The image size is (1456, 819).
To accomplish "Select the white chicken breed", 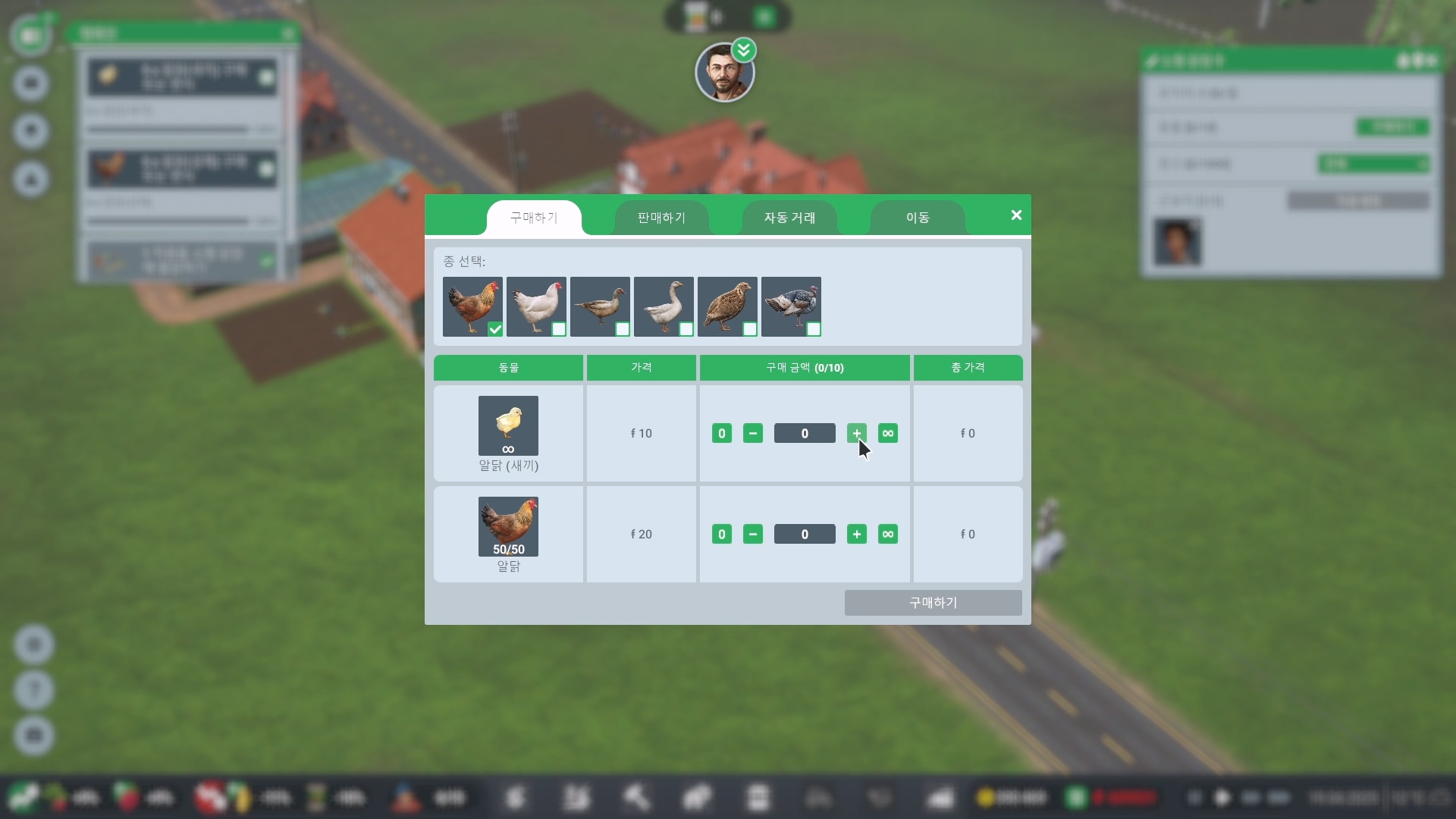I will (536, 306).
